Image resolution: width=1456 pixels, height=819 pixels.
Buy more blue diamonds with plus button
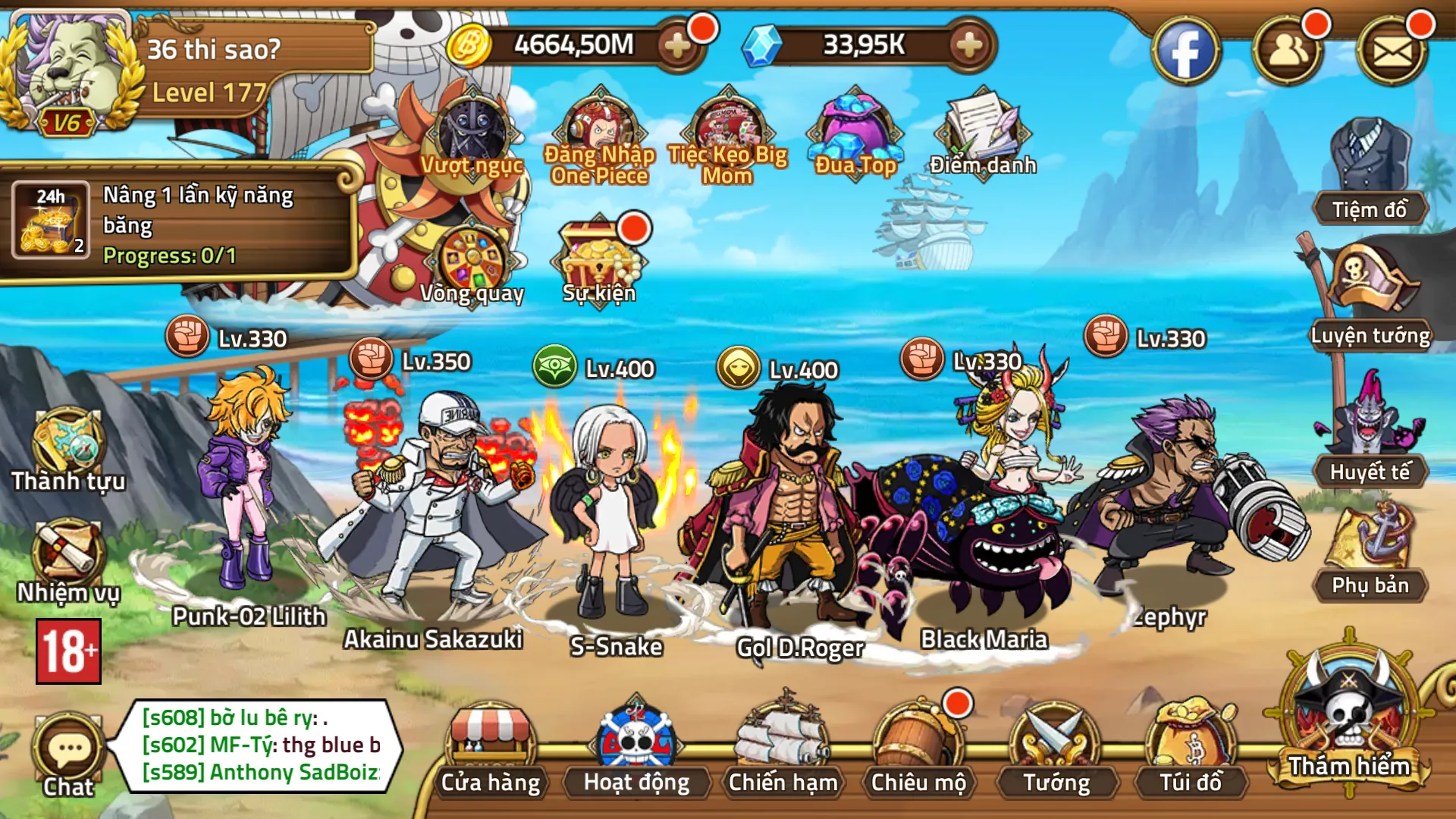coord(968,46)
